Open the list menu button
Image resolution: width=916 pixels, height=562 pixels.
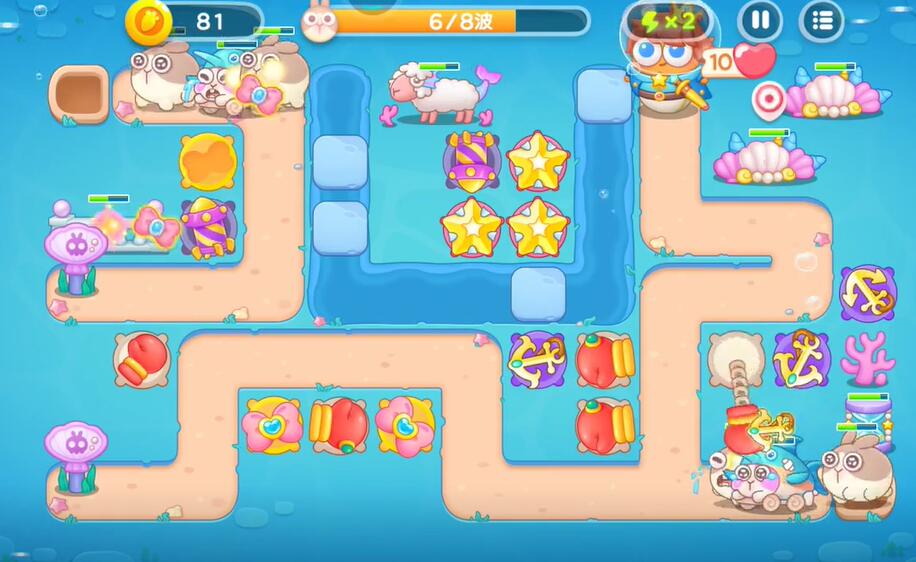coord(822,20)
